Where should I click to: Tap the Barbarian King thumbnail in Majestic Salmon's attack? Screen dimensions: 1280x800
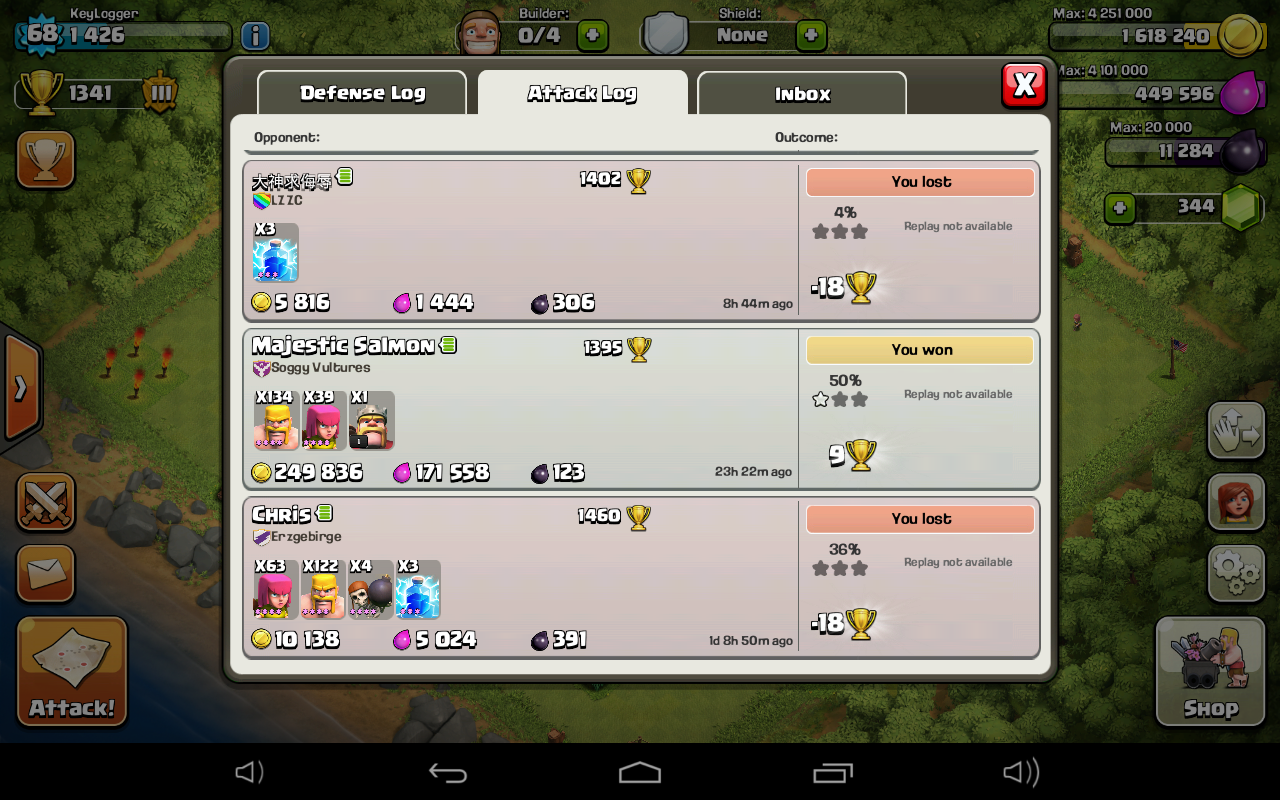371,421
